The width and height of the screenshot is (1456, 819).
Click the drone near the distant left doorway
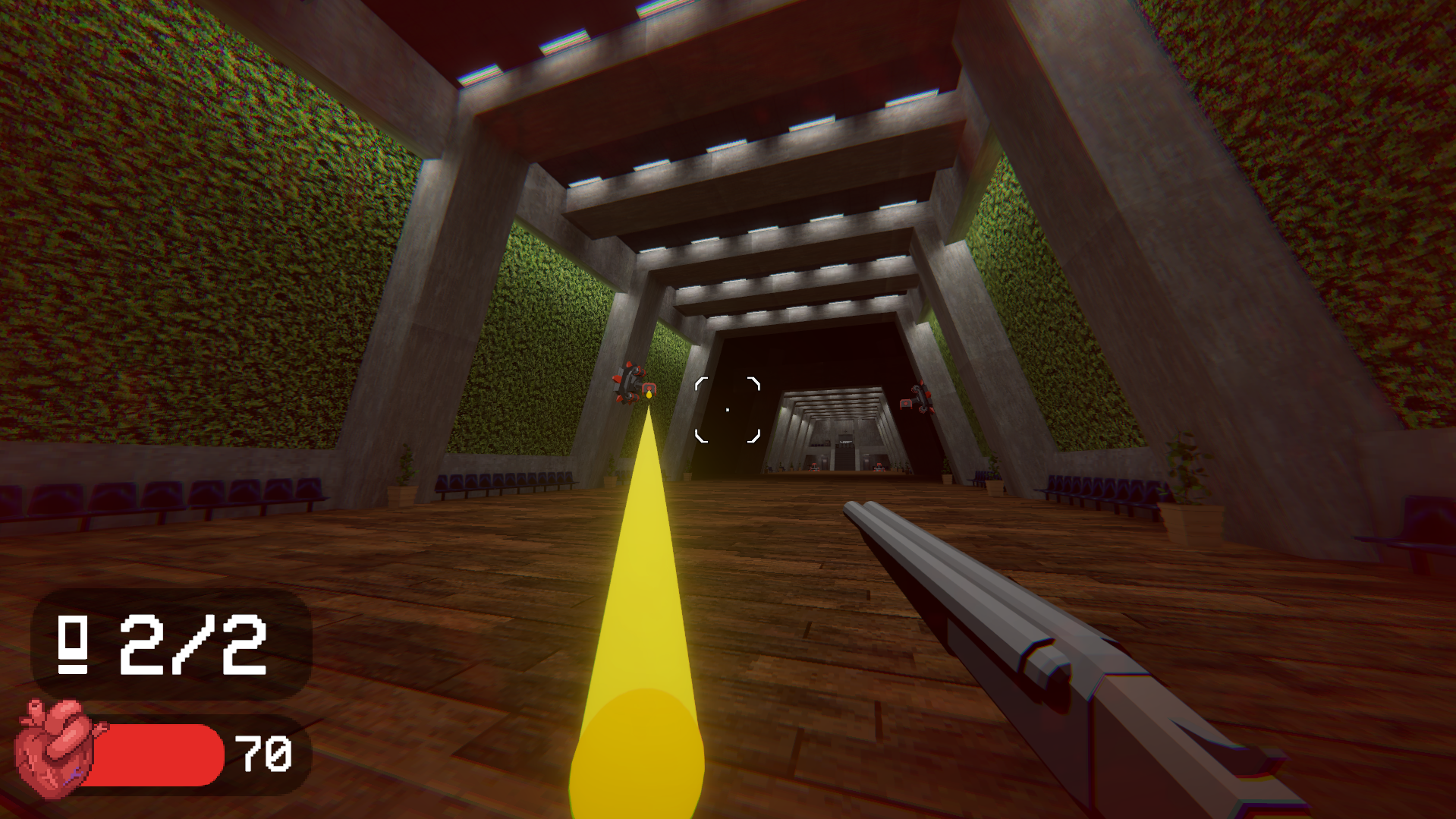click(x=815, y=468)
